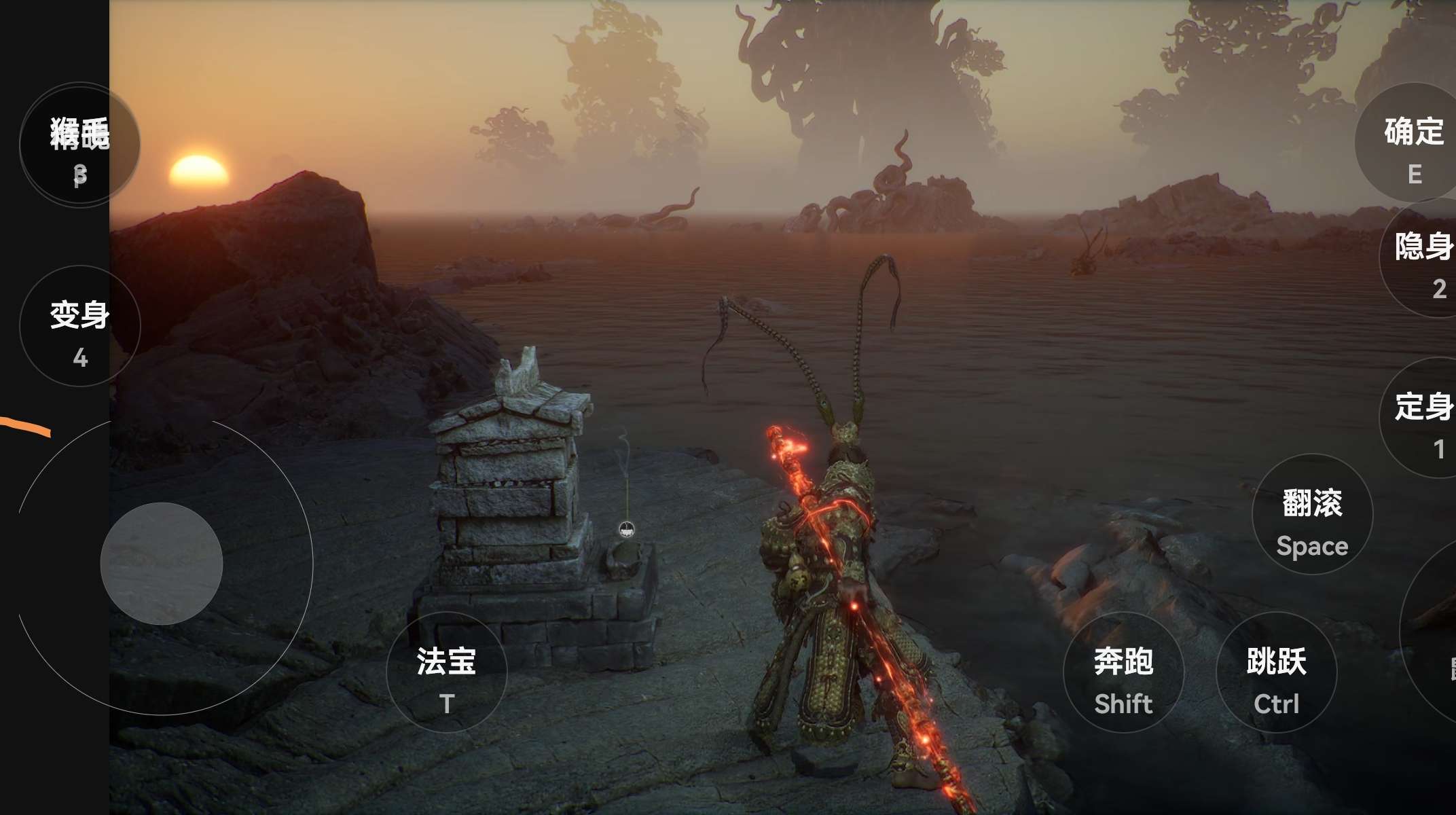Hit the 跳跃 jump button
The height and width of the screenshot is (815, 1456).
(x=1276, y=672)
